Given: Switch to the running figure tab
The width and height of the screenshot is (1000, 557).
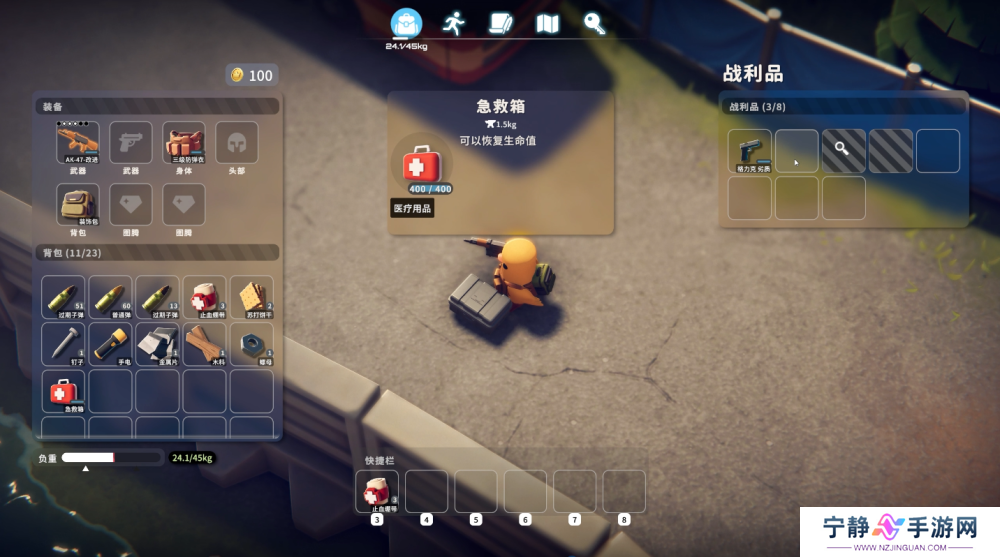Looking at the screenshot, I should 455,23.
